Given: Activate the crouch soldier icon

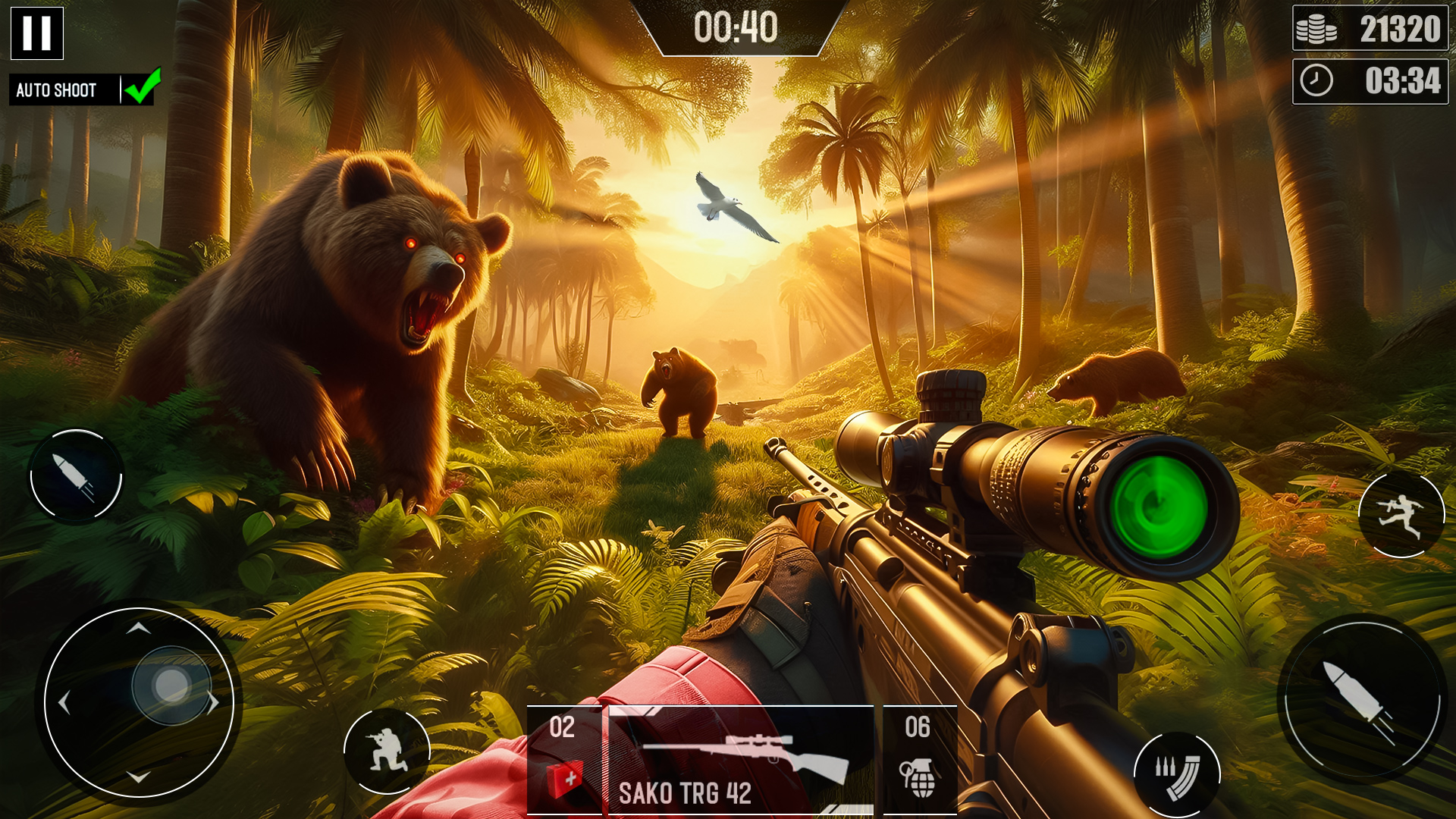Looking at the screenshot, I should (388, 751).
